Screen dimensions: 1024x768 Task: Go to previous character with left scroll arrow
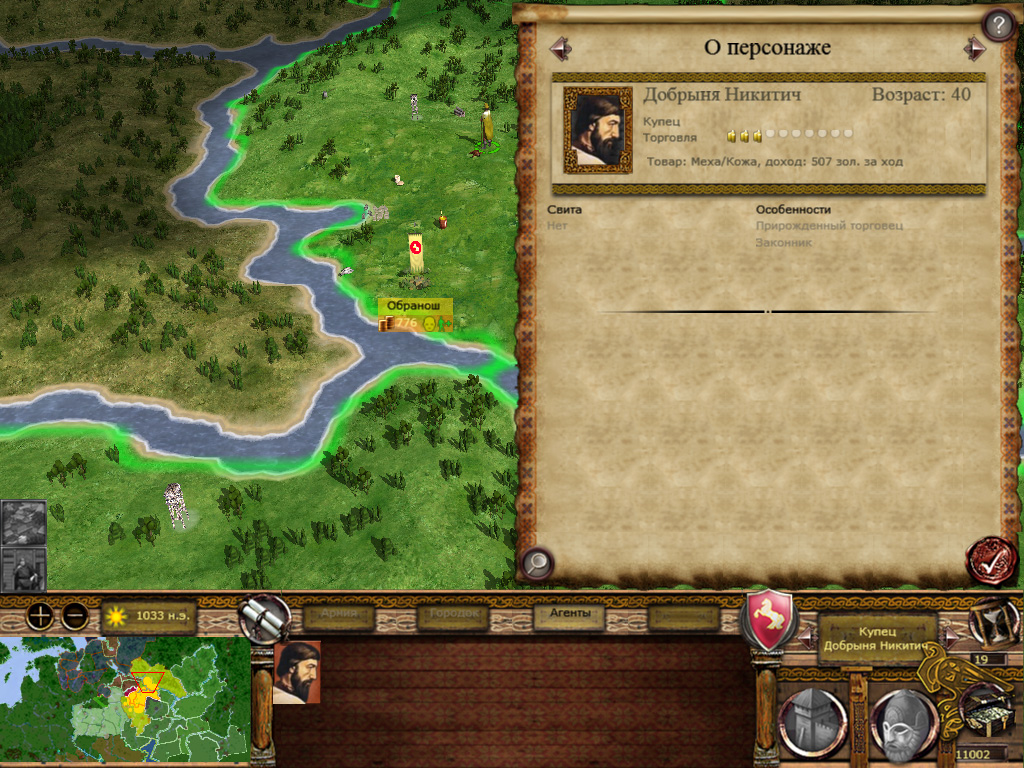tap(559, 48)
